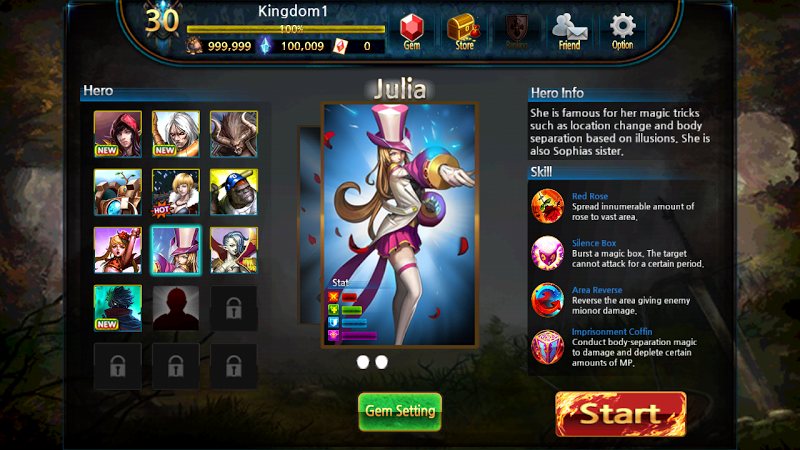View the Silence Box skill icon
The width and height of the screenshot is (800, 450).
pos(548,253)
